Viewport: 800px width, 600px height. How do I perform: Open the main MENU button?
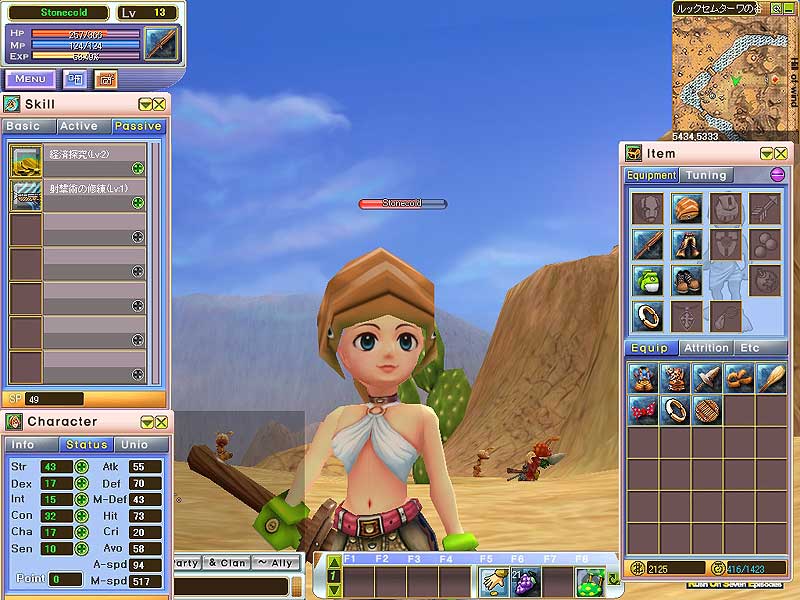30,79
